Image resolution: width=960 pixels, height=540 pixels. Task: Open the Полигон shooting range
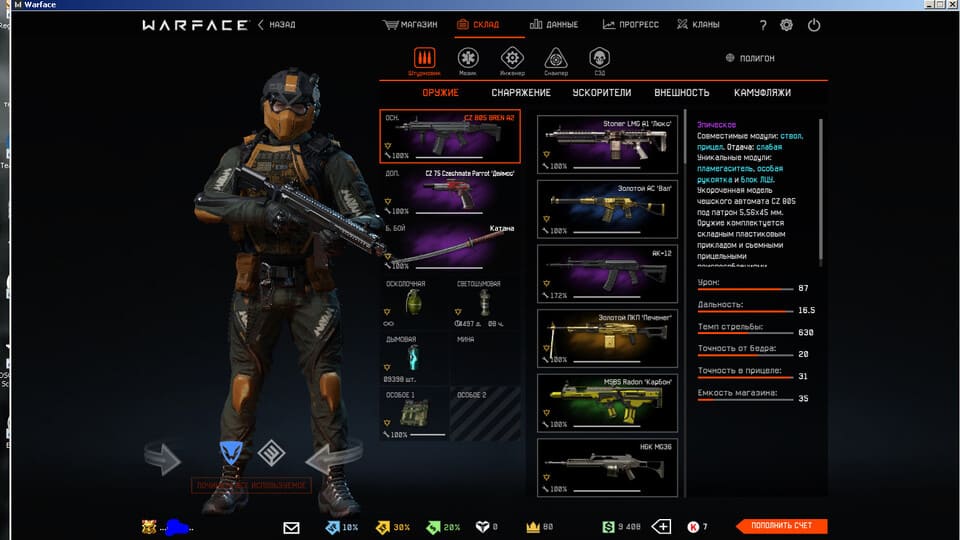coord(750,59)
